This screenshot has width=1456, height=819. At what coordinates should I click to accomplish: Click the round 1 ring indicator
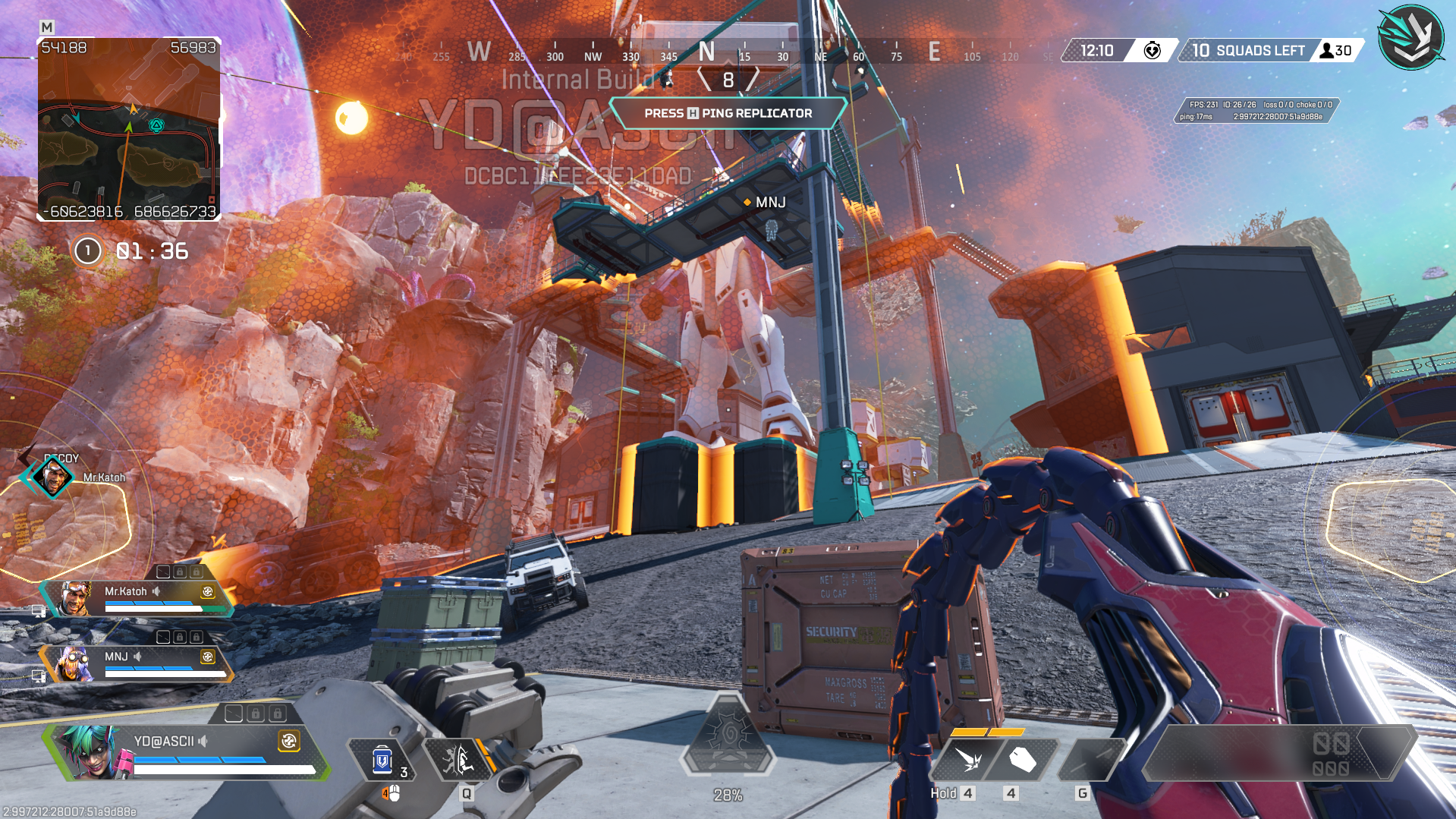coord(87,251)
